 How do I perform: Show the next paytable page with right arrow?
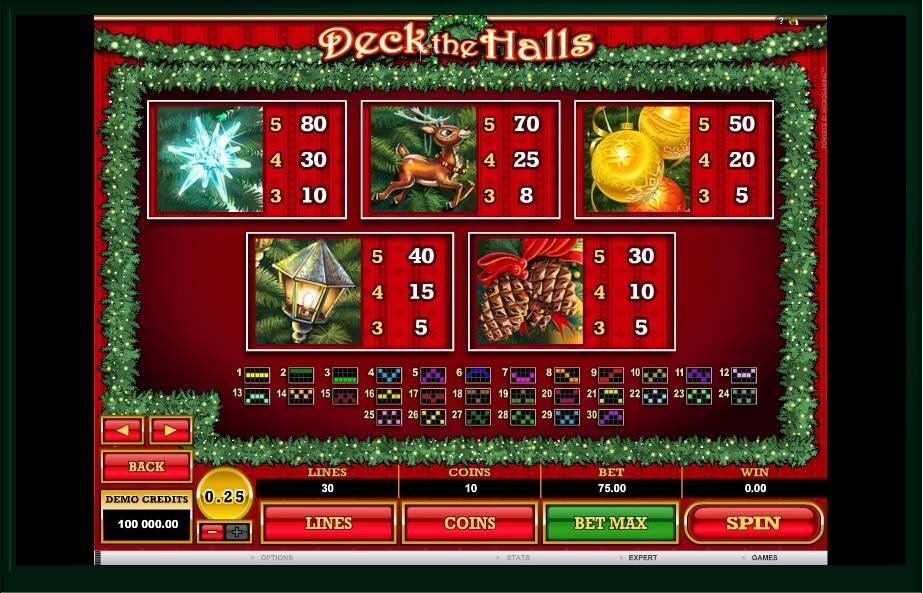[170, 430]
